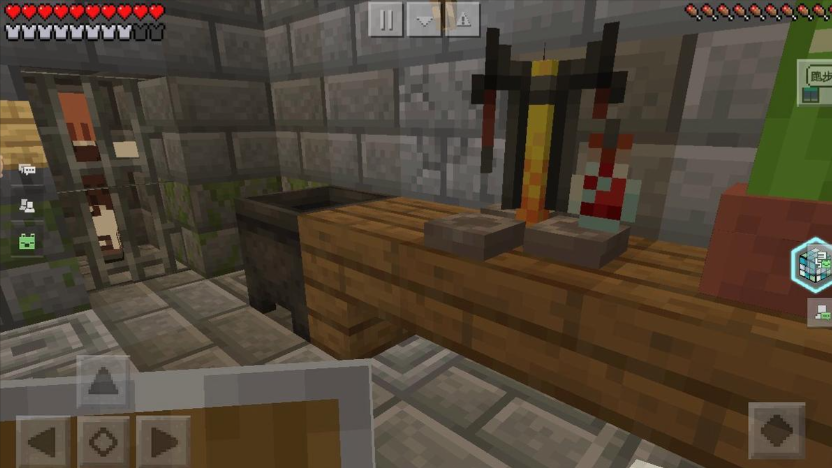Tap the warning triangle button

point(462,19)
